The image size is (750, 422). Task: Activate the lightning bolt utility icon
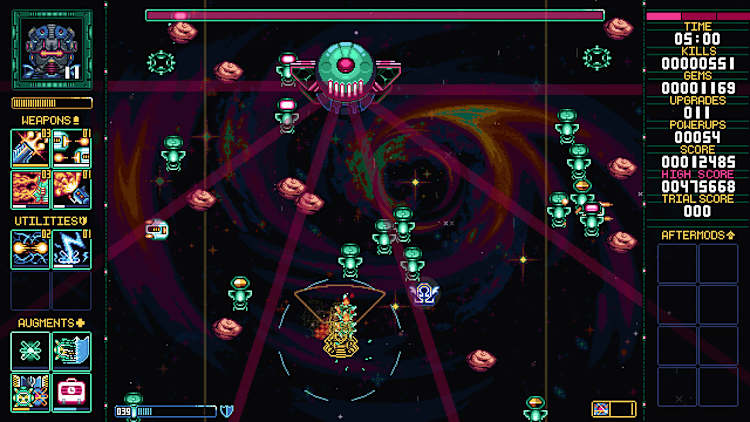tap(71, 249)
